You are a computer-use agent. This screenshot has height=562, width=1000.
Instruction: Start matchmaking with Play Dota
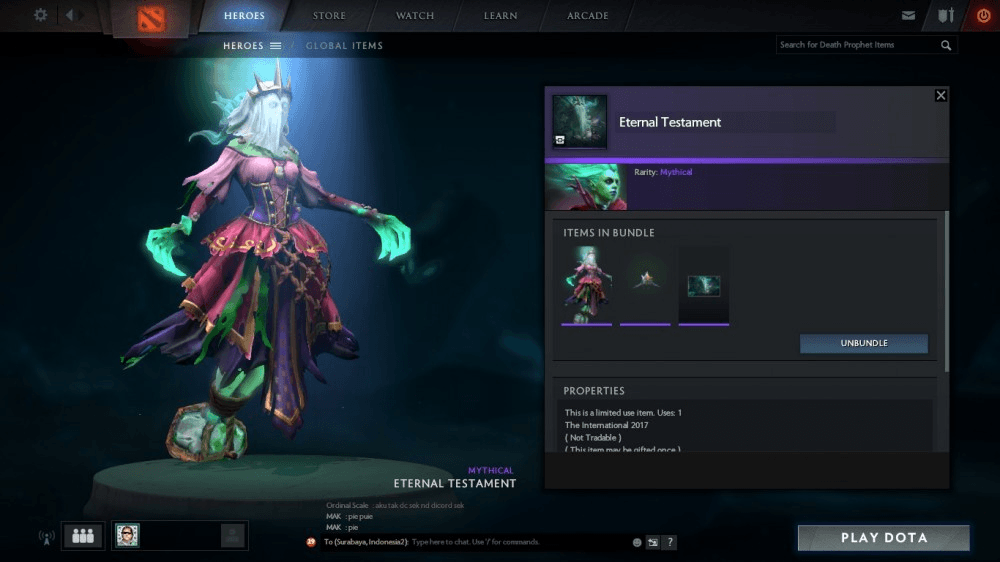[x=883, y=538]
